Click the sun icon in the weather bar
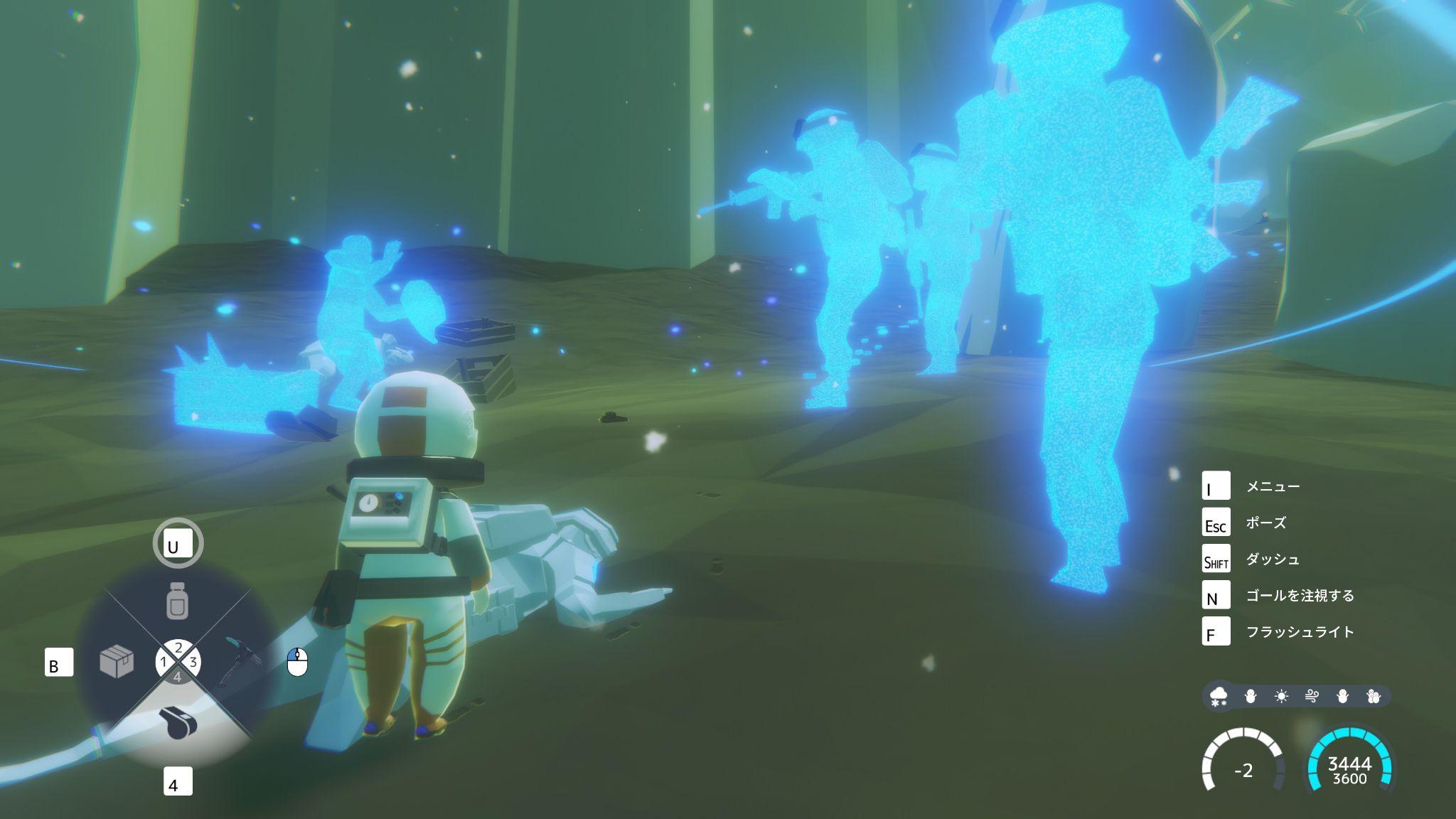 [1282, 695]
